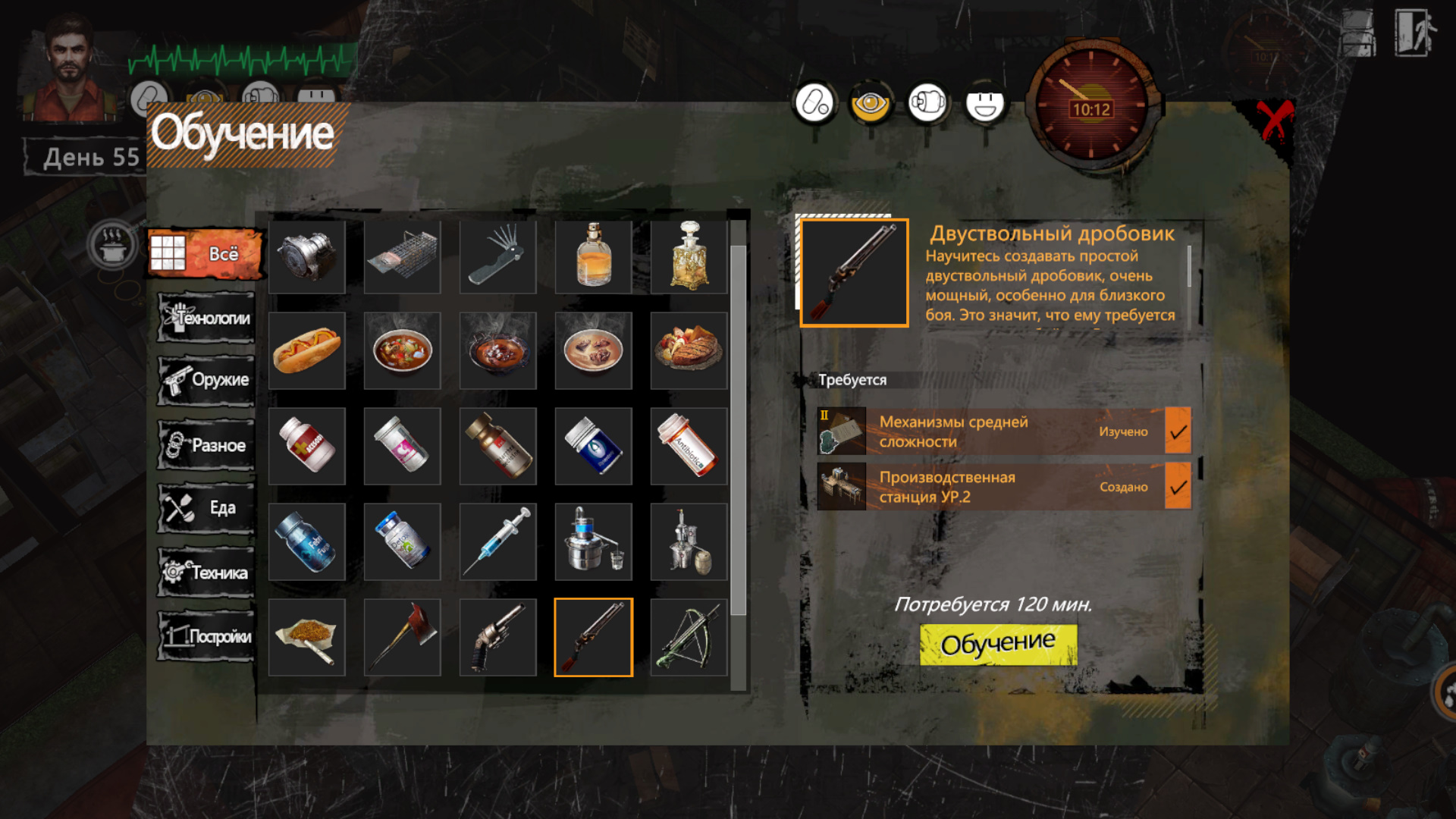Image resolution: width=1456 pixels, height=819 pixels.
Task: Show the Постройки category
Action: pos(206,636)
